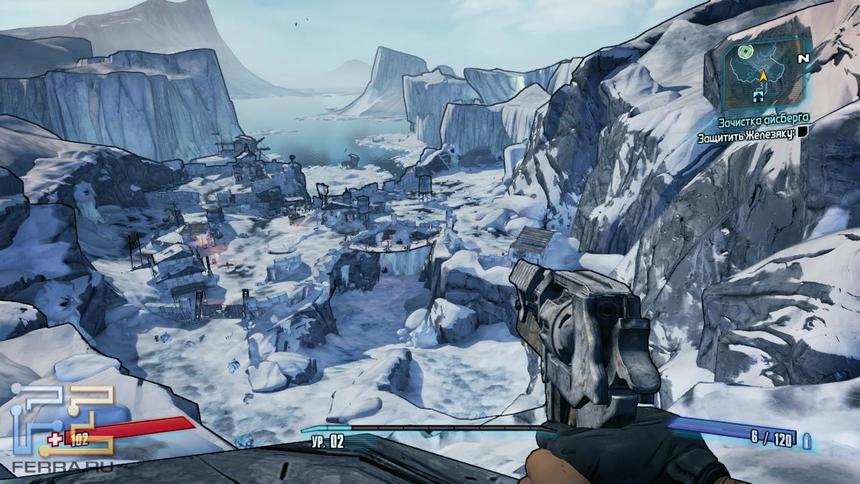Image resolution: width=860 pixels, height=484 pixels.
Task: Select the «Зачистка айсберга» quest tracker
Action: [762, 118]
